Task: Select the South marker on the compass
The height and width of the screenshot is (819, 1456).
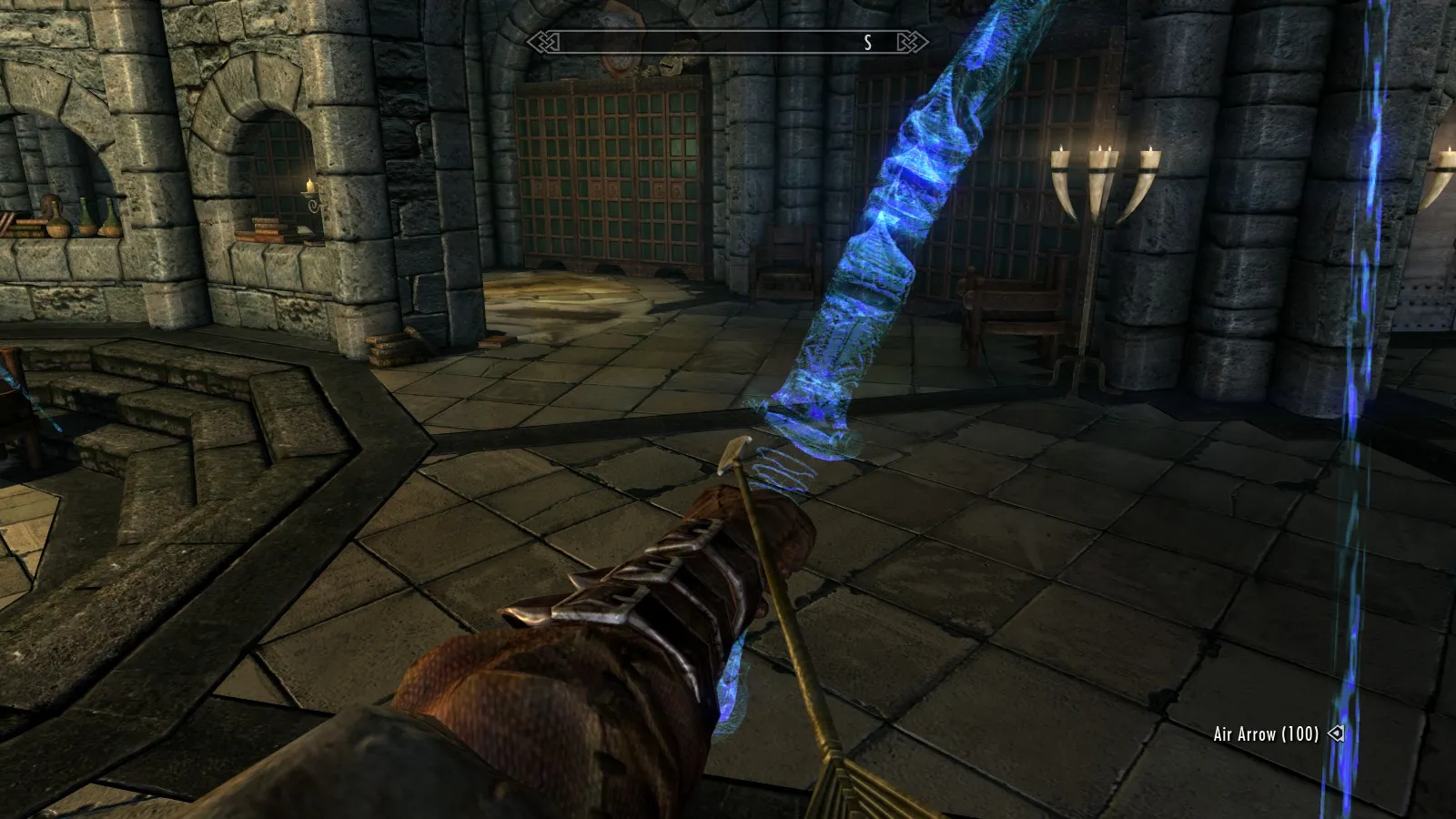Action: 868,42
